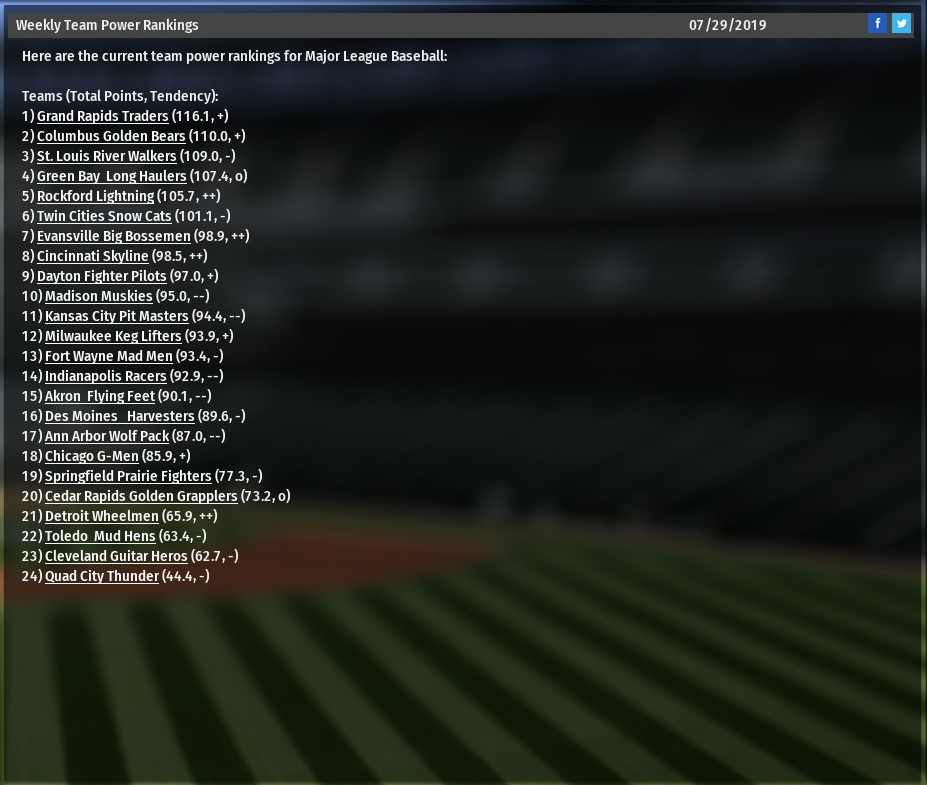Open Springfield Prairie Fighters team link

tap(128, 476)
